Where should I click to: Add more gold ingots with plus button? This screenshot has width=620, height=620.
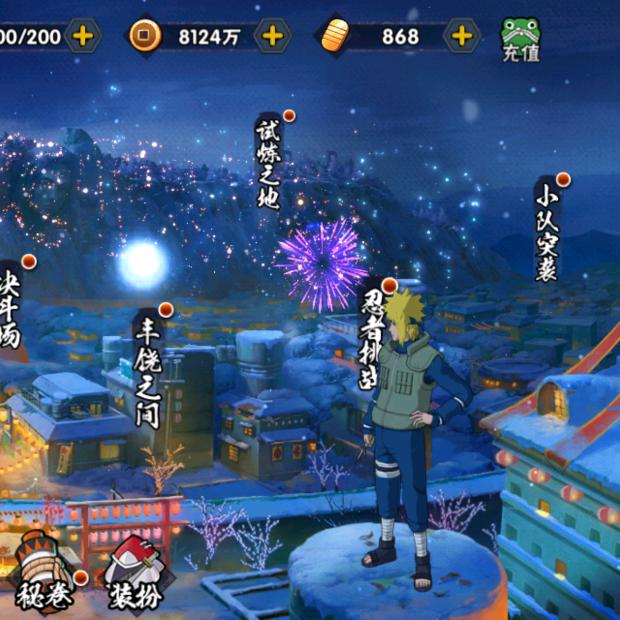point(461,37)
